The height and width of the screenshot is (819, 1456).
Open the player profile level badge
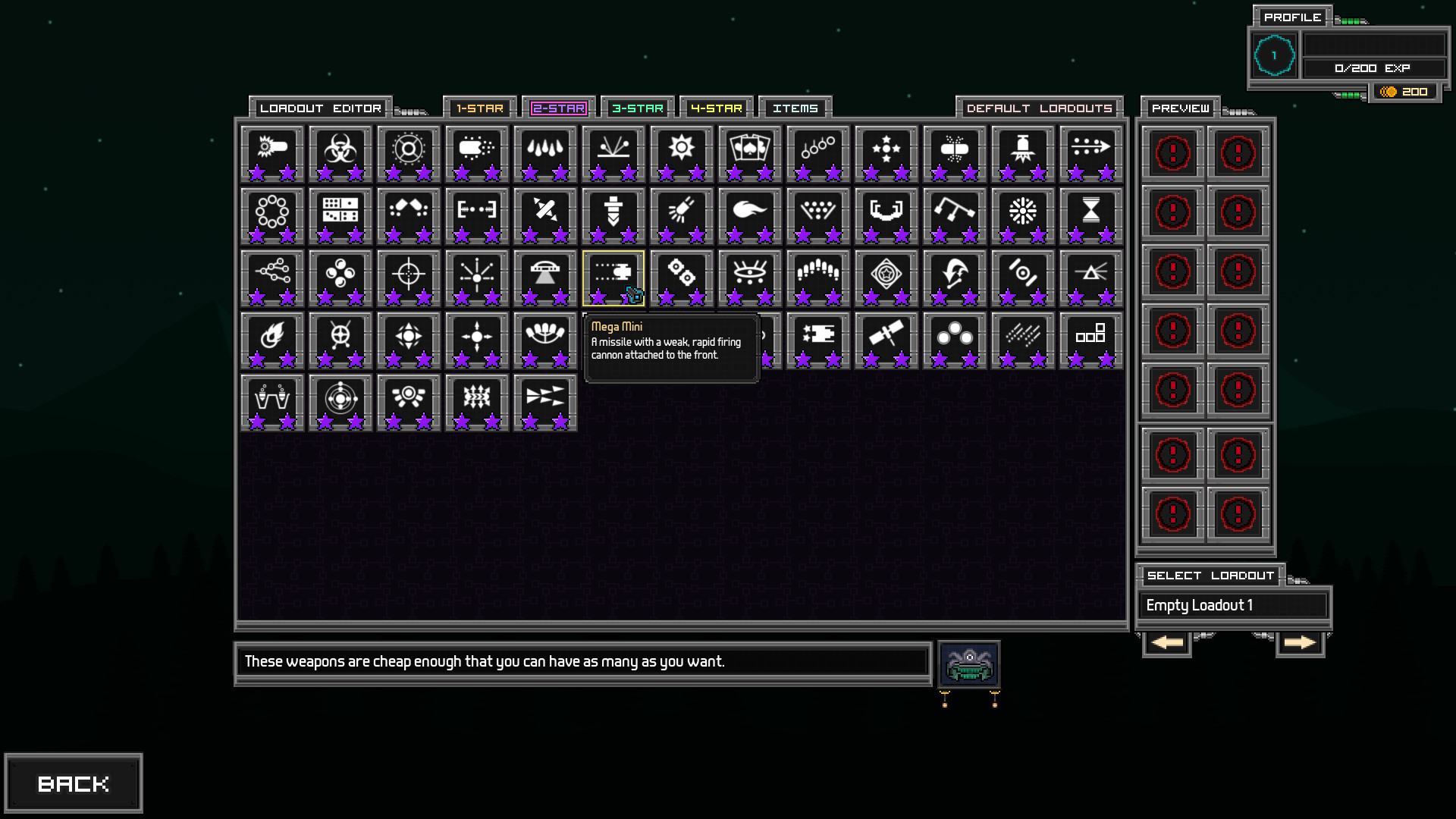point(1274,55)
